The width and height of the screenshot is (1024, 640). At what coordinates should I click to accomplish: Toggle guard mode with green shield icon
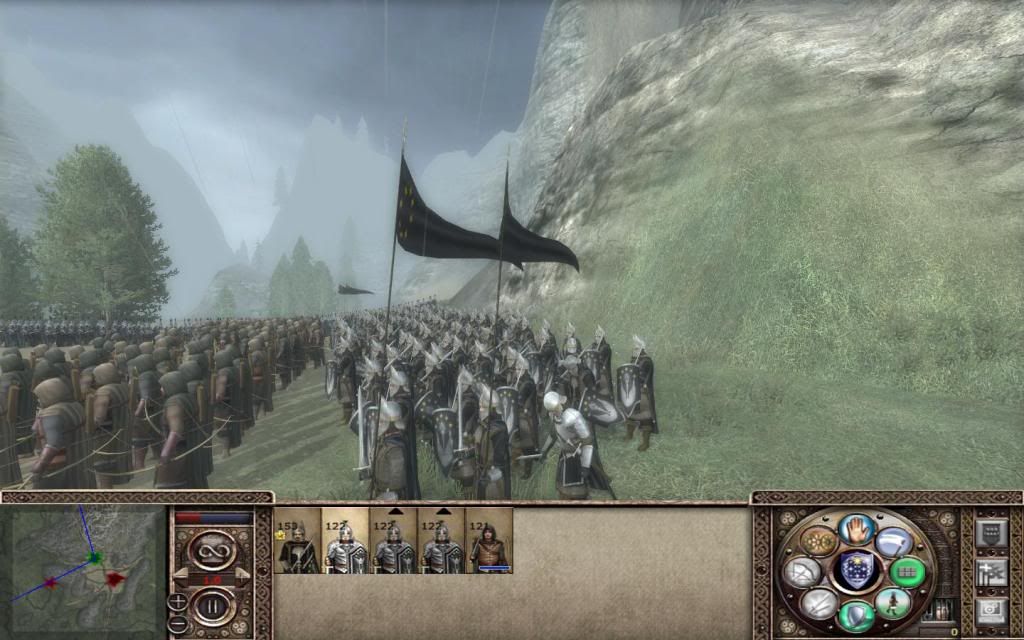tap(856, 614)
